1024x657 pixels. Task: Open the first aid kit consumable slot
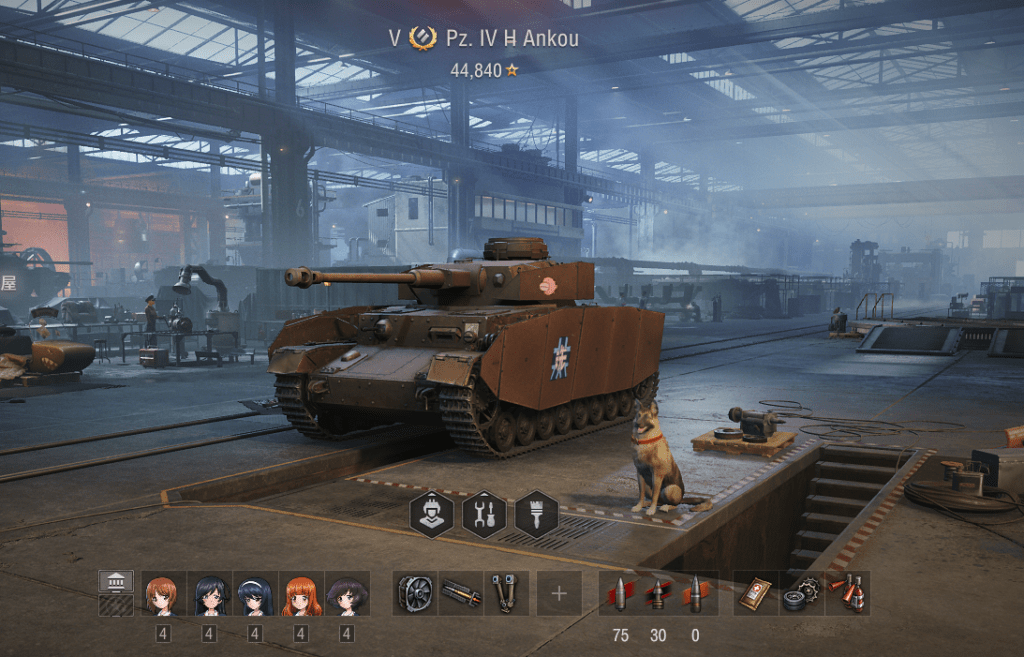(x=755, y=593)
